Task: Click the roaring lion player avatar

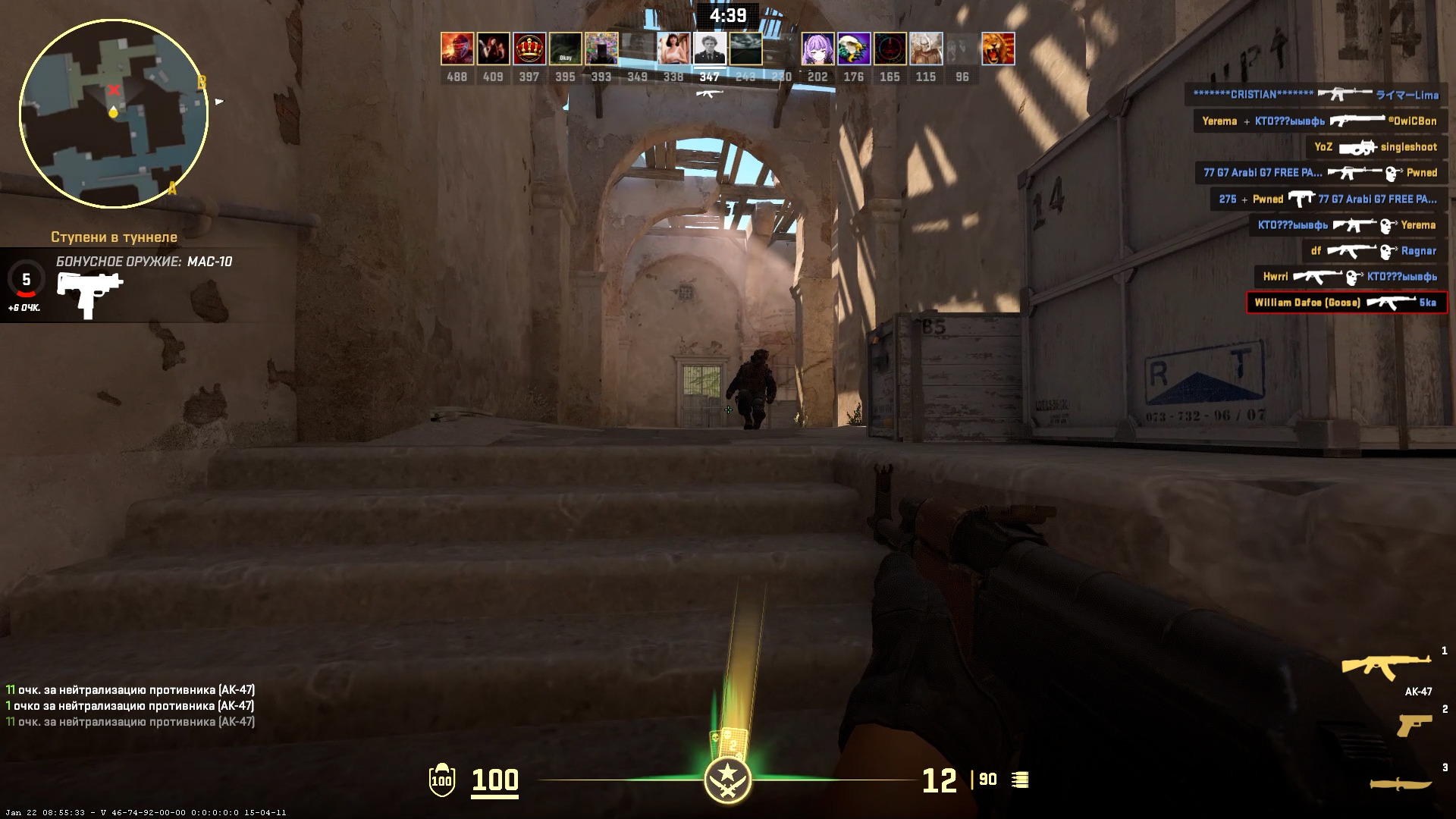Action: pos(998,49)
